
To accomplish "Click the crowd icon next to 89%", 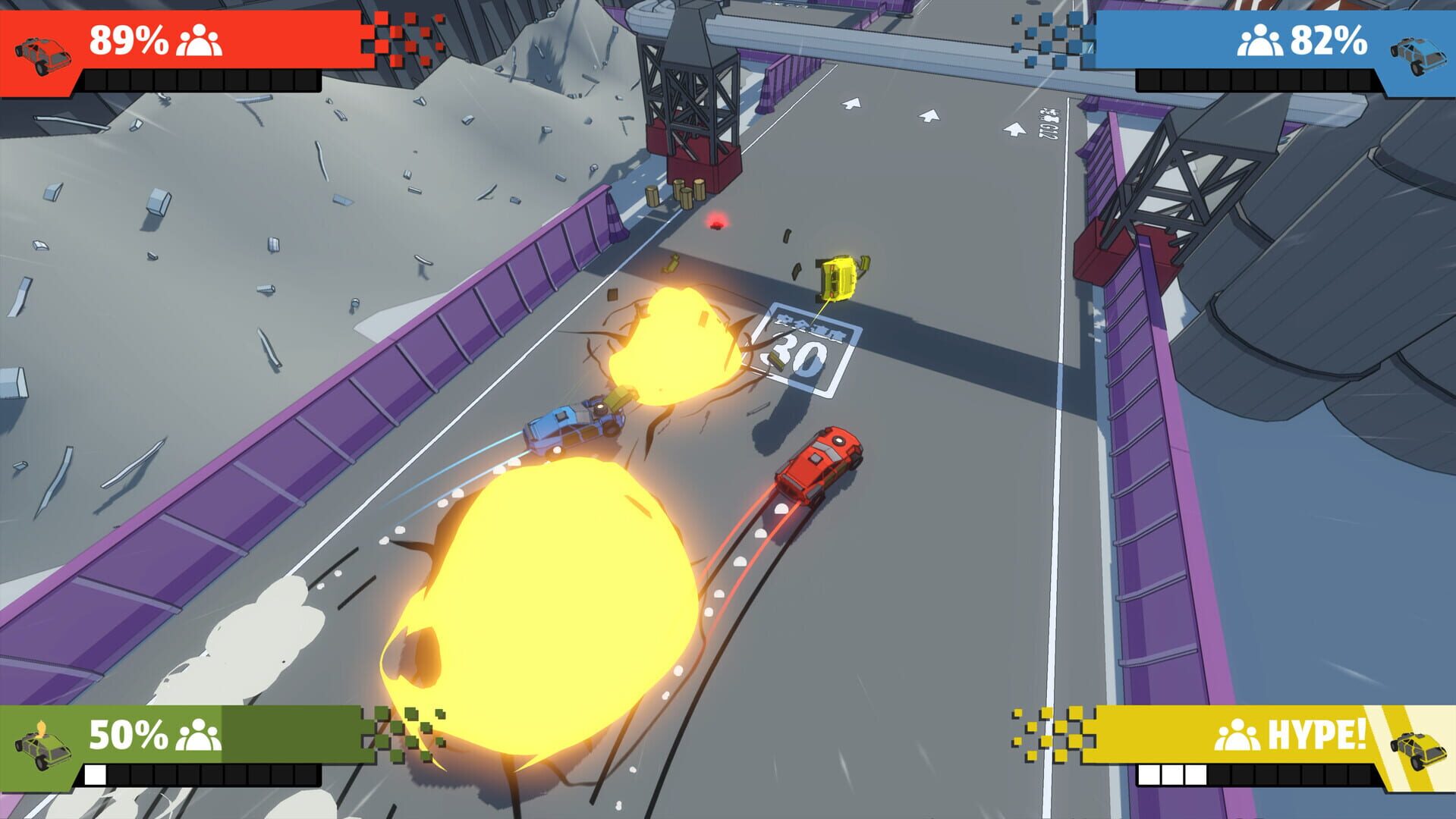I will pyautogui.click(x=199, y=42).
